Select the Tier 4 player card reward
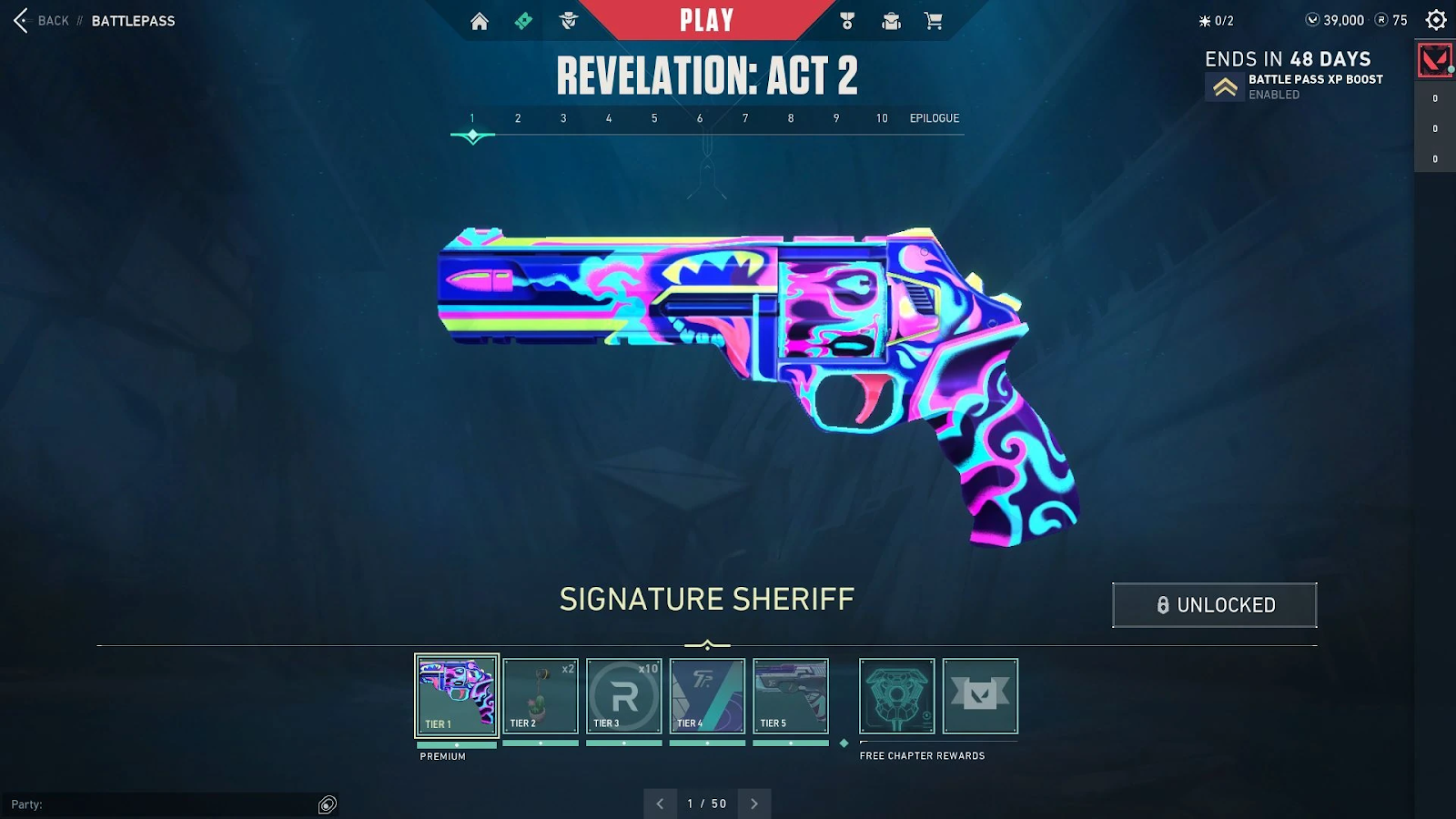1456x819 pixels. [x=707, y=696]
